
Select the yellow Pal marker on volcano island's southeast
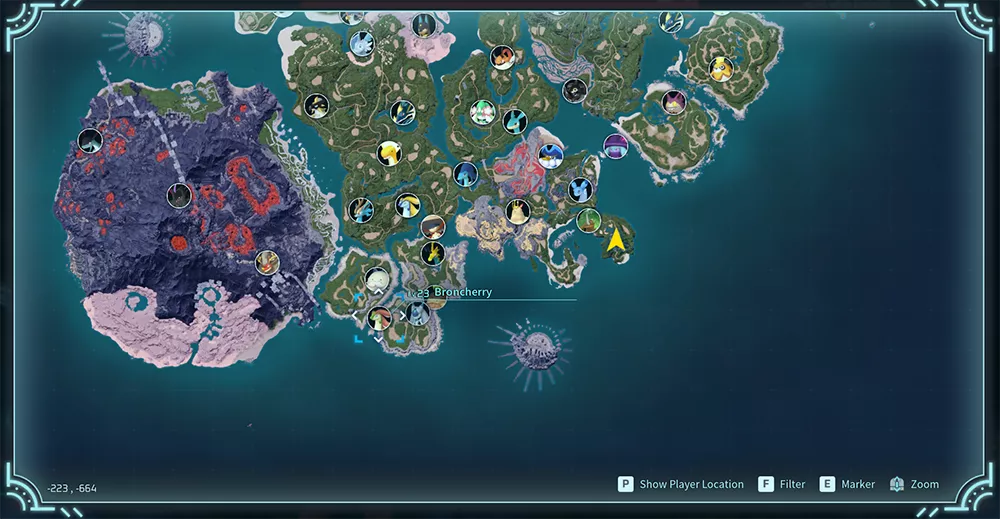point(266,262)
